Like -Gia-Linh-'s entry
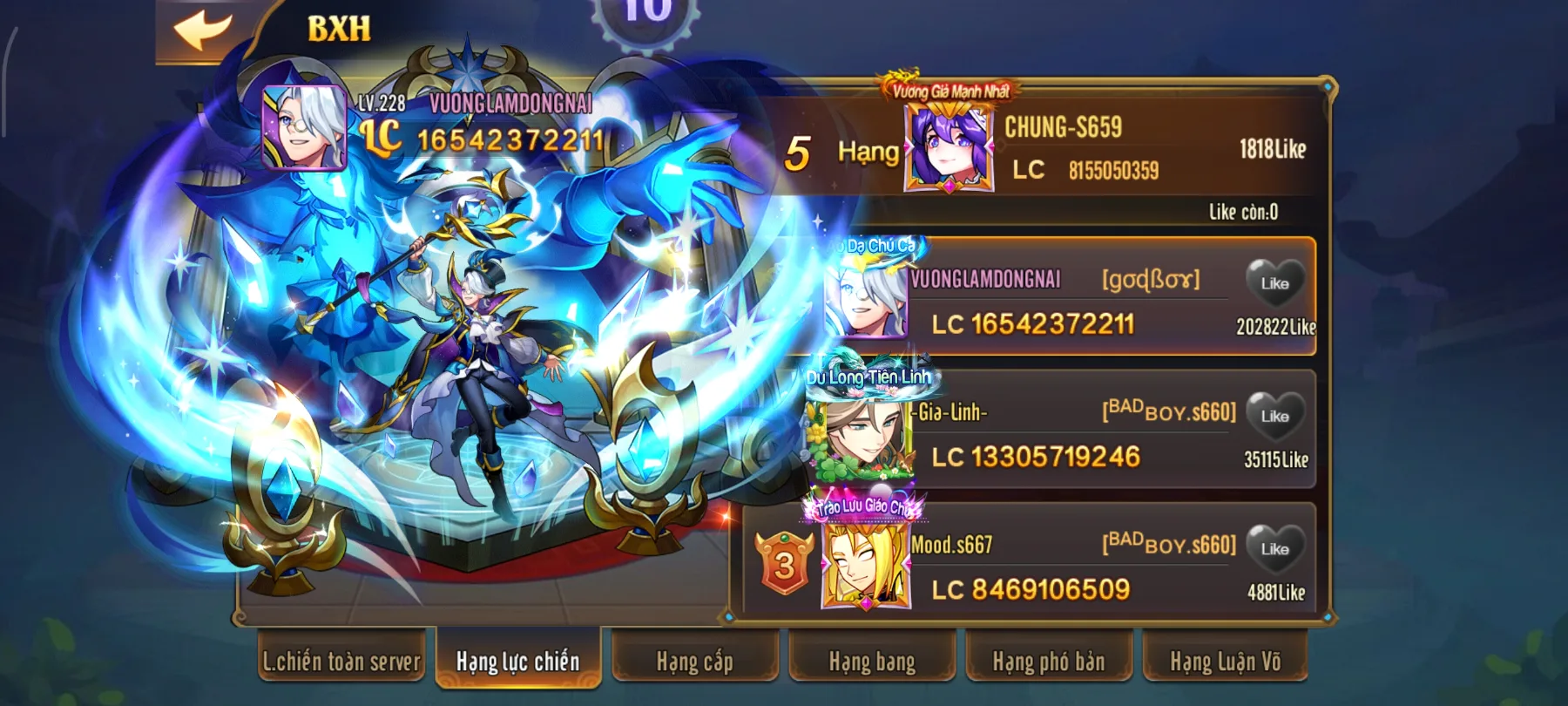 click(1274, 415)
